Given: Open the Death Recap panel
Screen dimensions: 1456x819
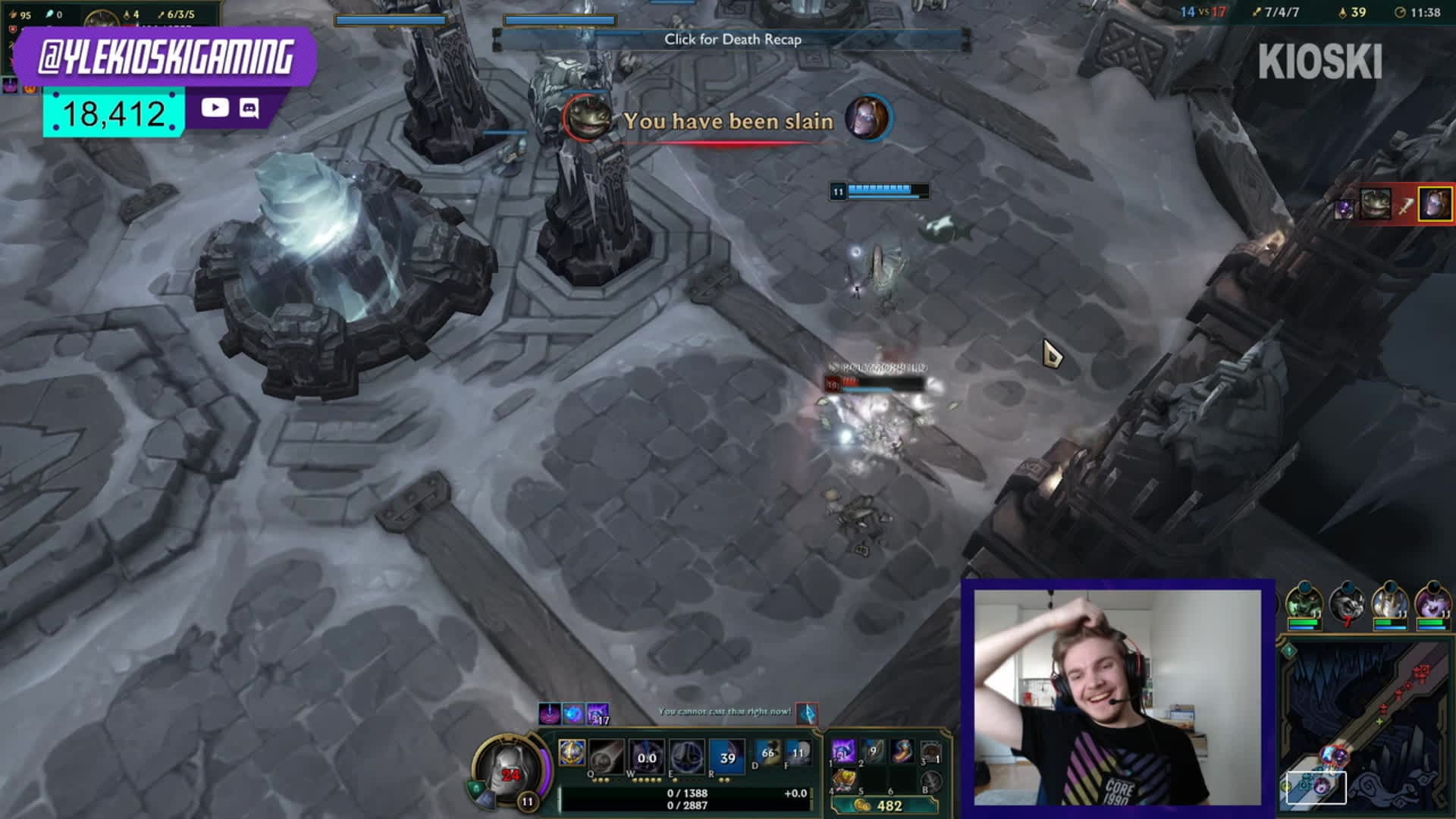Looking at the screenshot, I should pyautogui.click(x=732, y=39).
